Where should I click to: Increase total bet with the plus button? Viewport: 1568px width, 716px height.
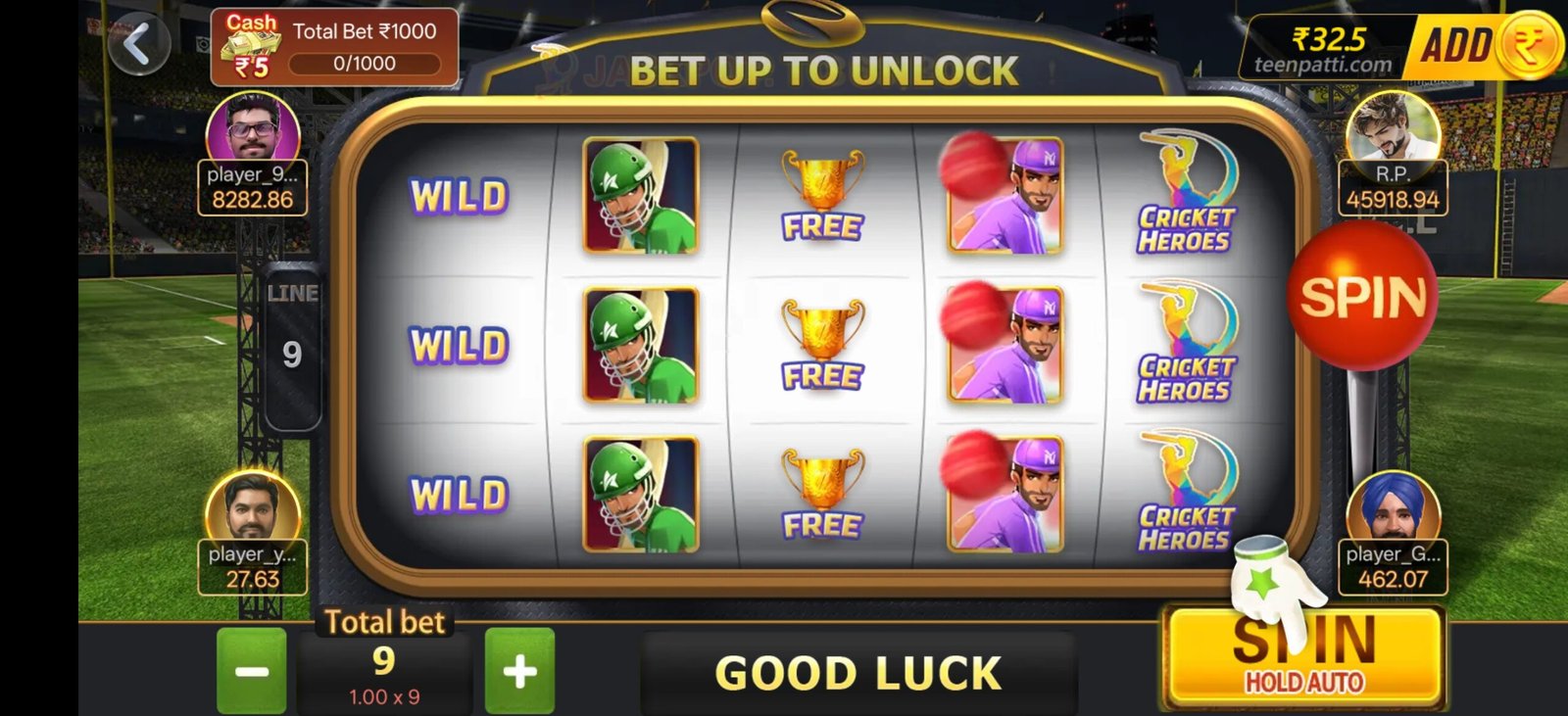pos(519,671)
